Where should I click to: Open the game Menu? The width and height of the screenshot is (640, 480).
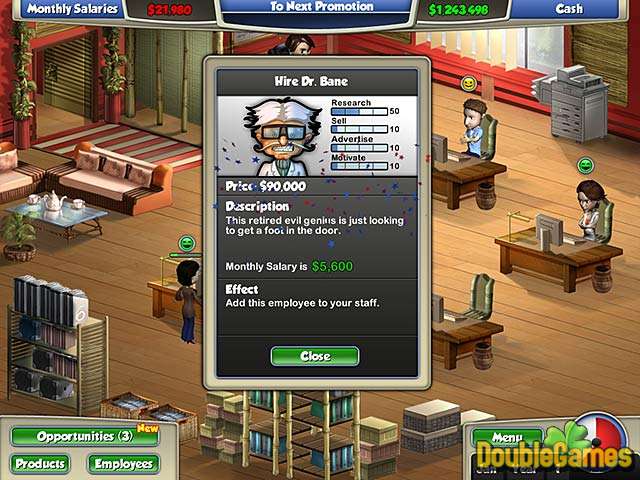coord(506,437)
